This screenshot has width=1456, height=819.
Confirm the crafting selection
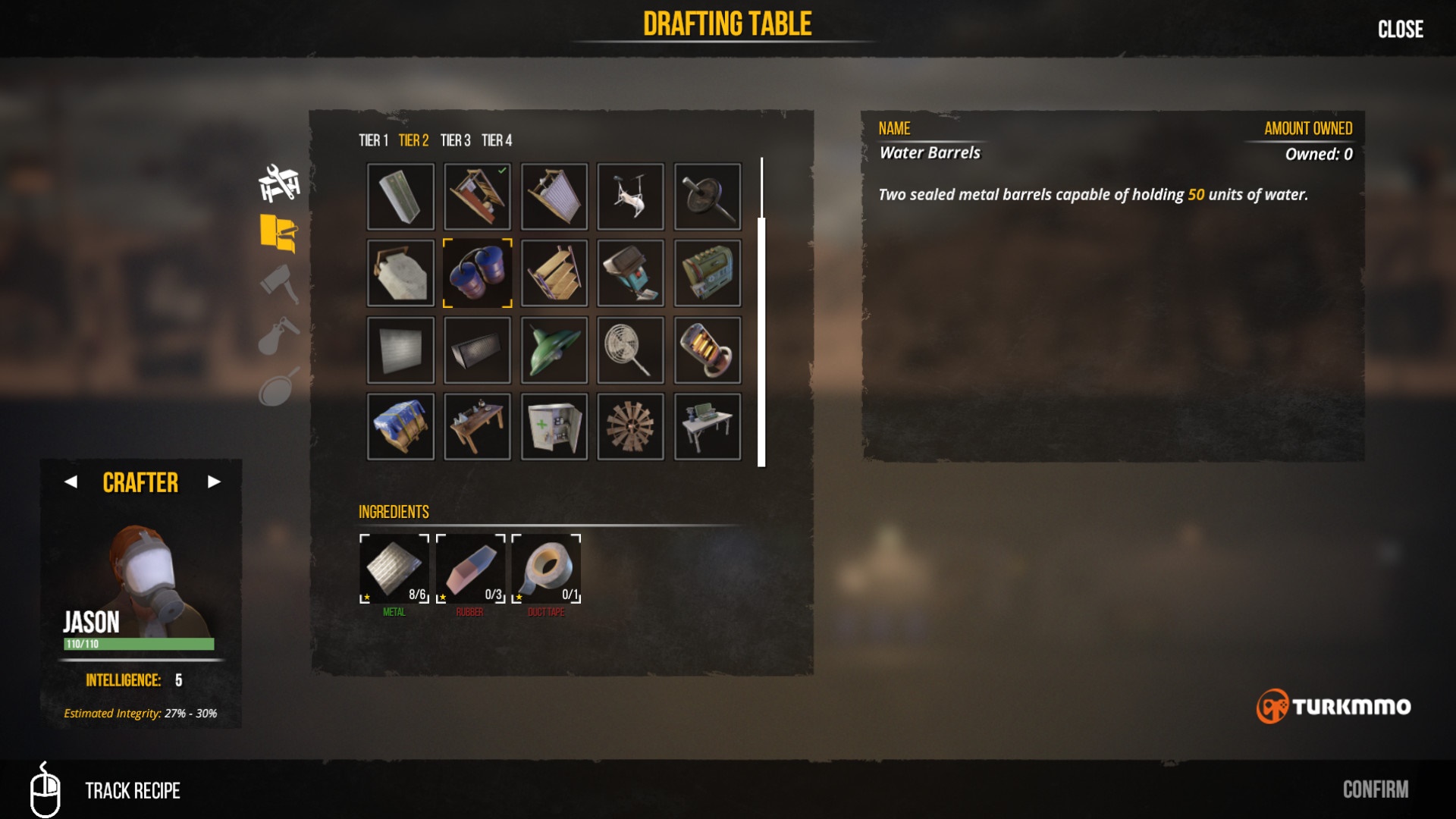point(1375,789)
